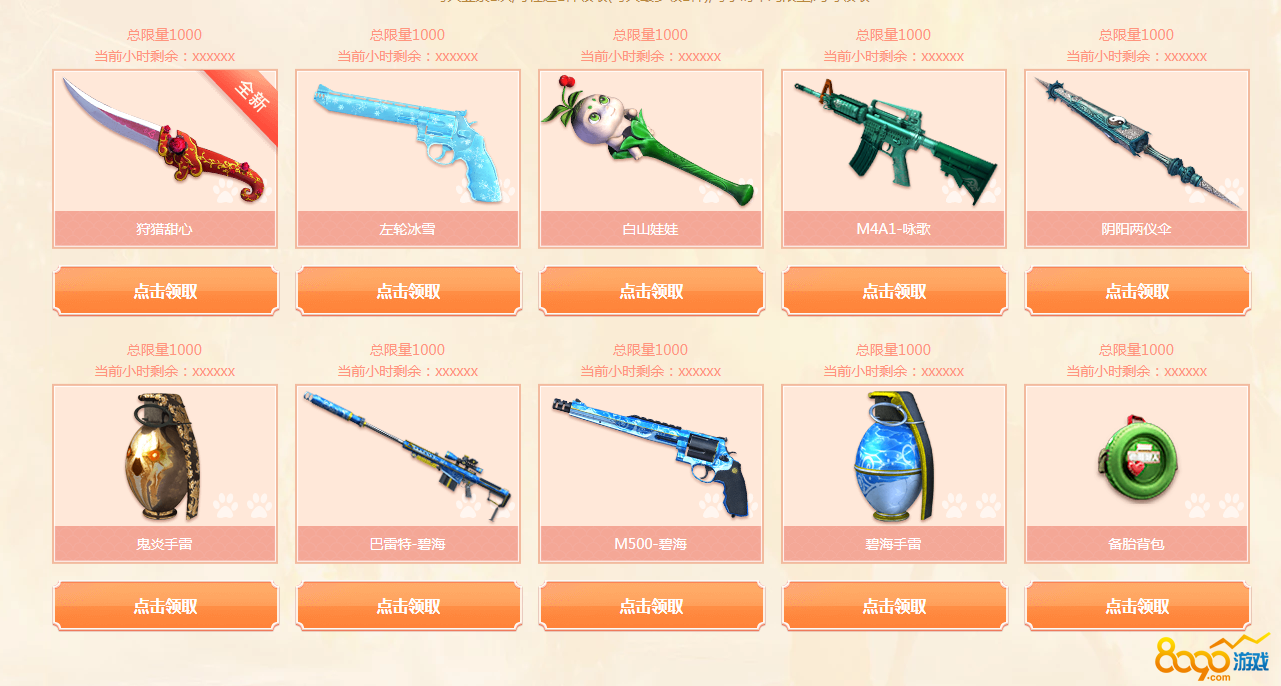This screenshot has width=1281, height=686.
Task: Select the 巴雷特-碧海 sniper card
Action: (408, 460)
